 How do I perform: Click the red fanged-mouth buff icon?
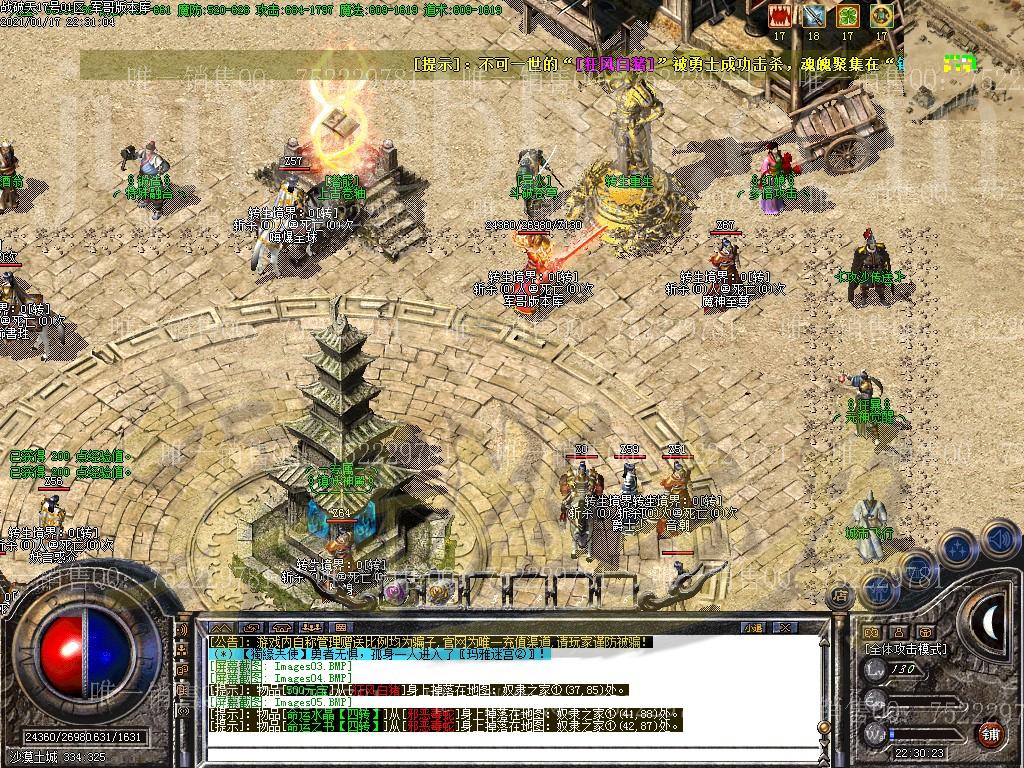[780, 16]
